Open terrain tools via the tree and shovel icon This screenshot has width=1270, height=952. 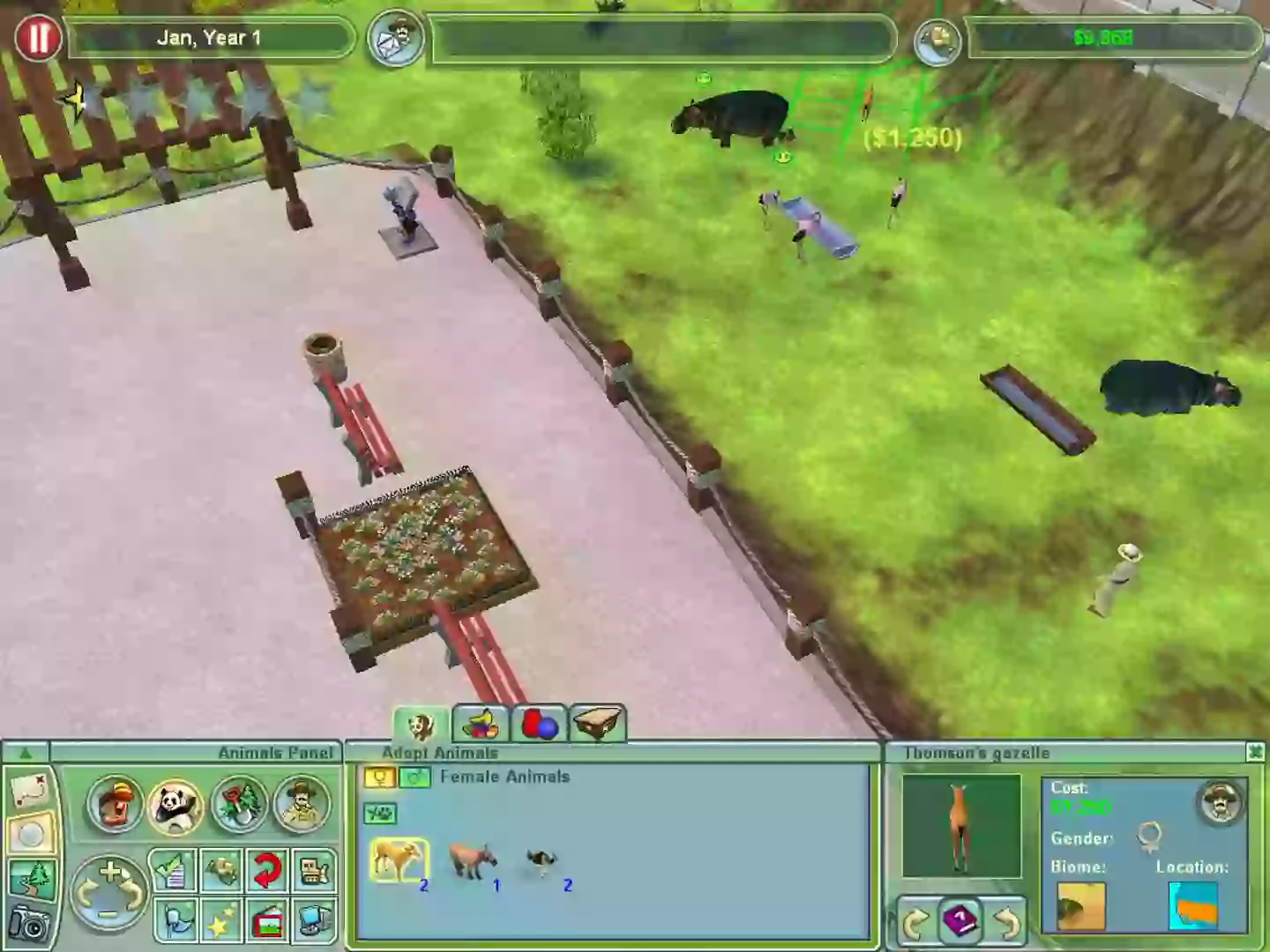point(32,878)
